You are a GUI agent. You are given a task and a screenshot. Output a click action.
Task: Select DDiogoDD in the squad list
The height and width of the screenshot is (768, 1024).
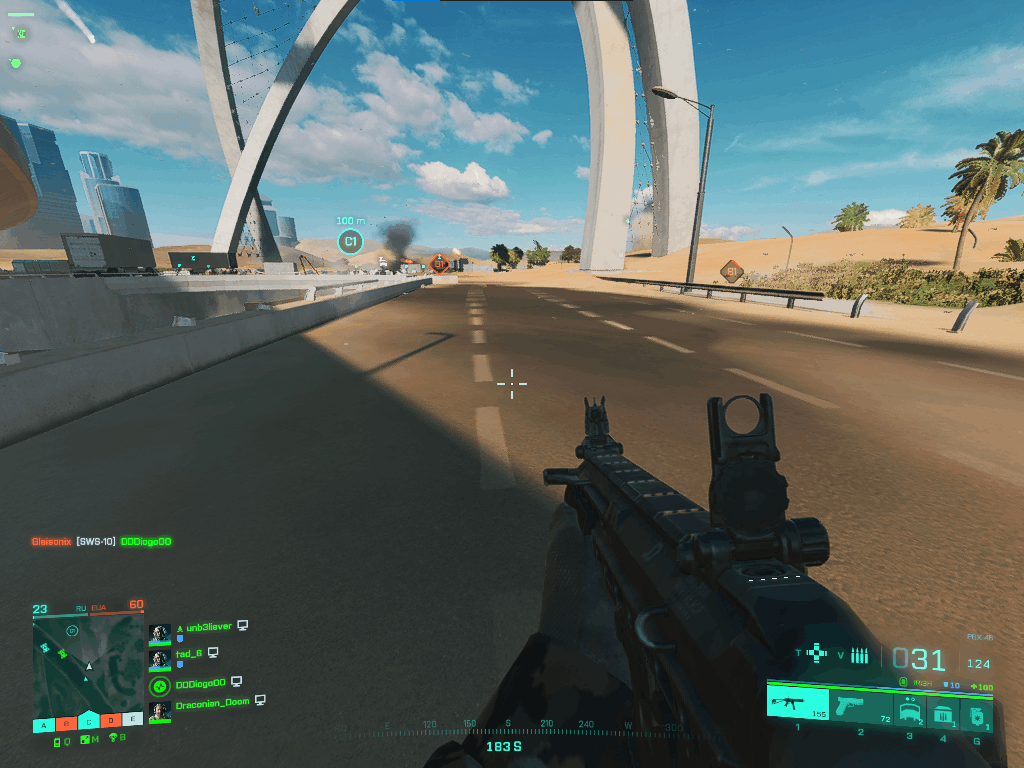click(200, 682)
